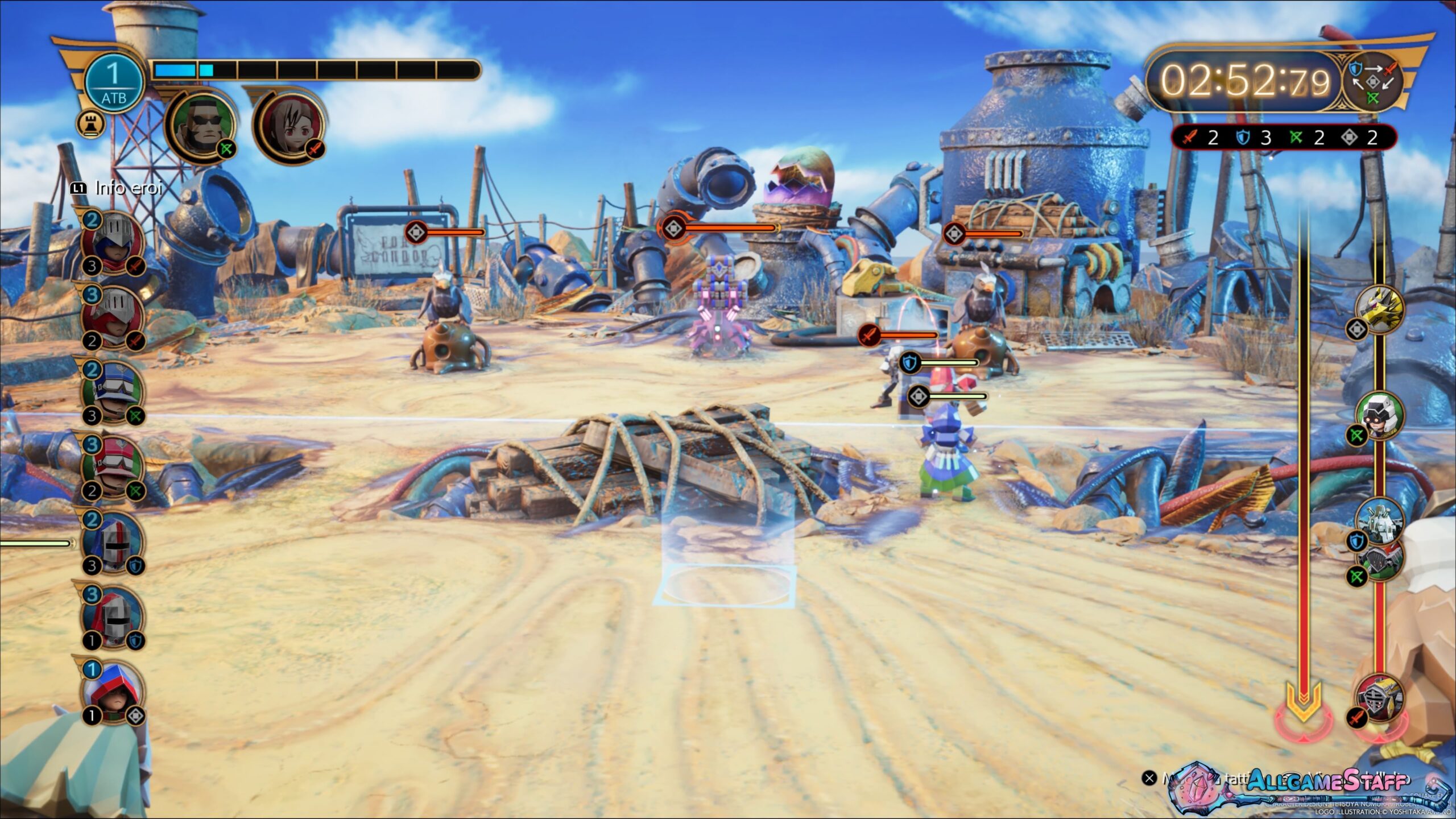This screenshot has width=1456, height=819.
Task: Select the blue-helmet swordsman unit card
Action: point(115,243)
